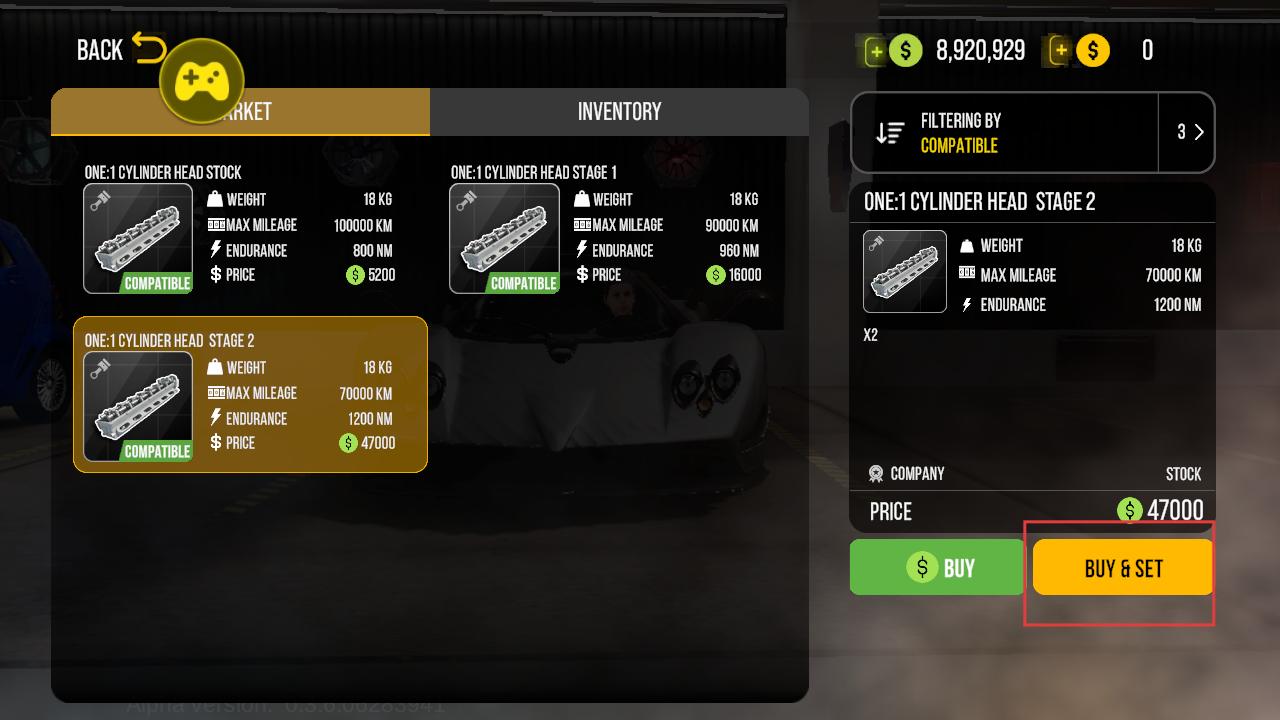Add green cash with the plus button

point(876,51)
